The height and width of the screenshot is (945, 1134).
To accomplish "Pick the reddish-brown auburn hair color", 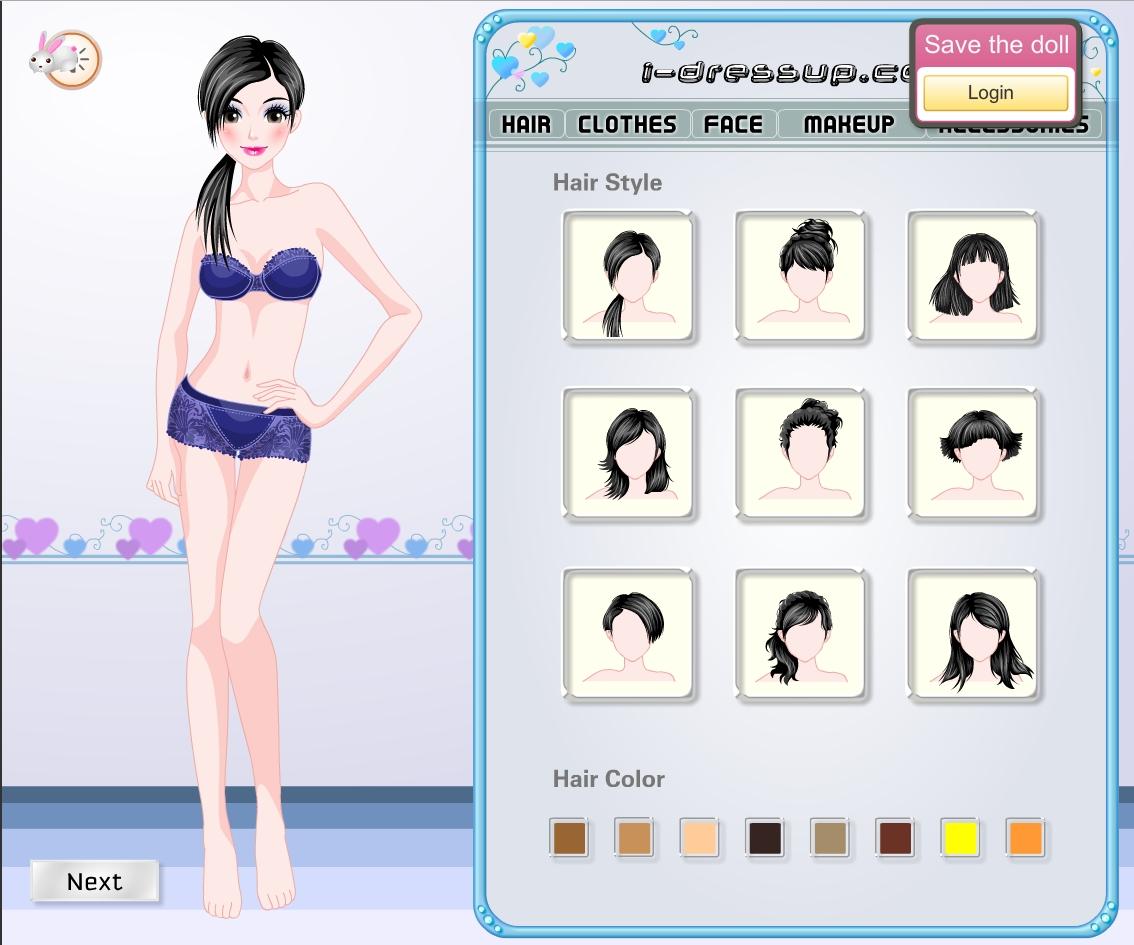I will tap(895, 838).
